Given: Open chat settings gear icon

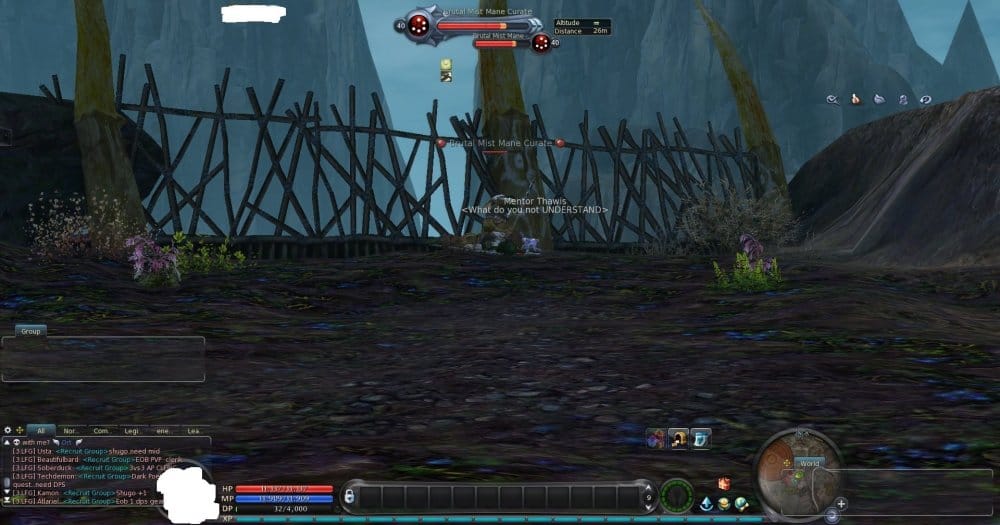Looking at the screenshot, I should [x=8, y=430].
